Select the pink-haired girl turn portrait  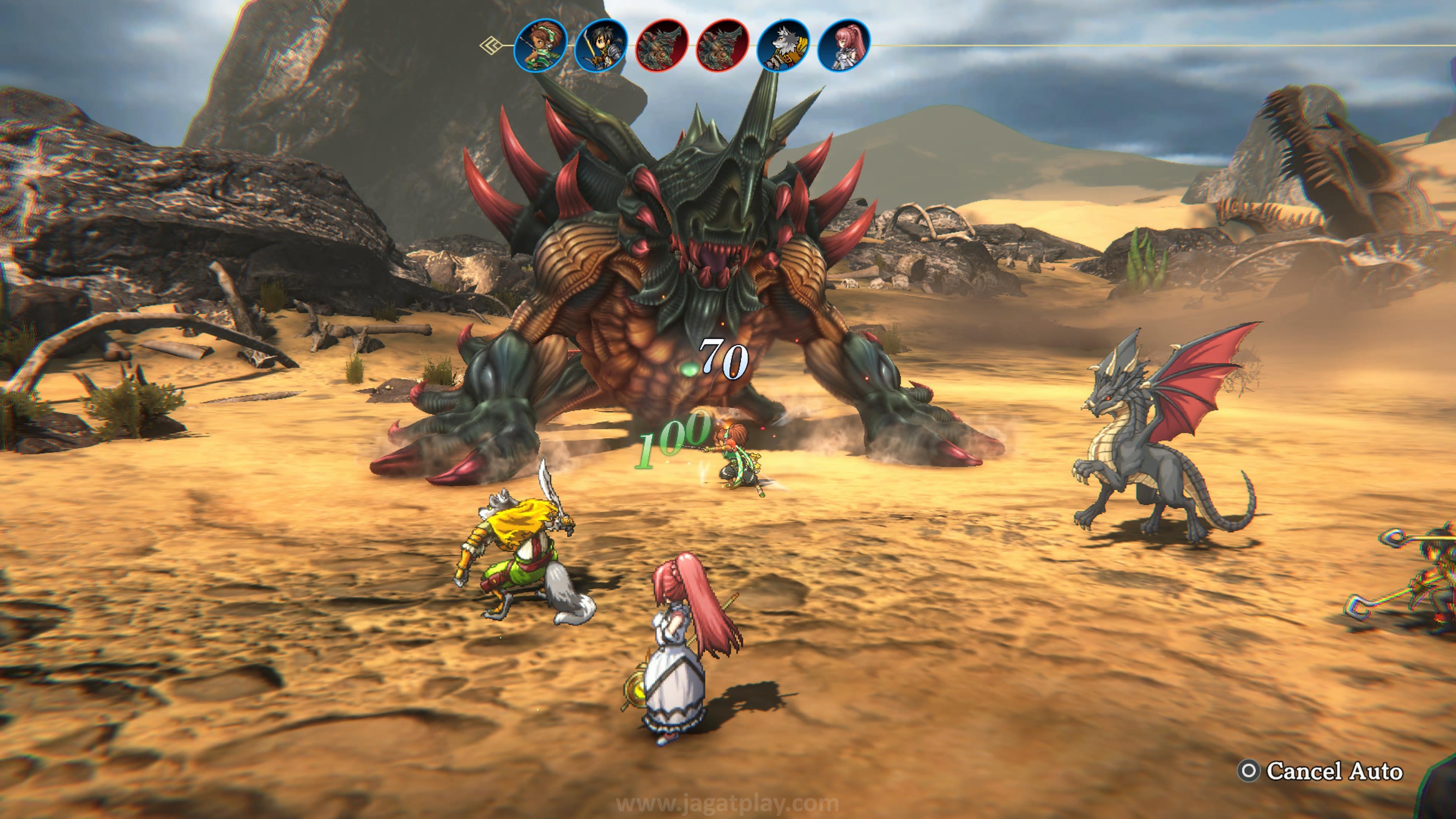pos(844,45)
